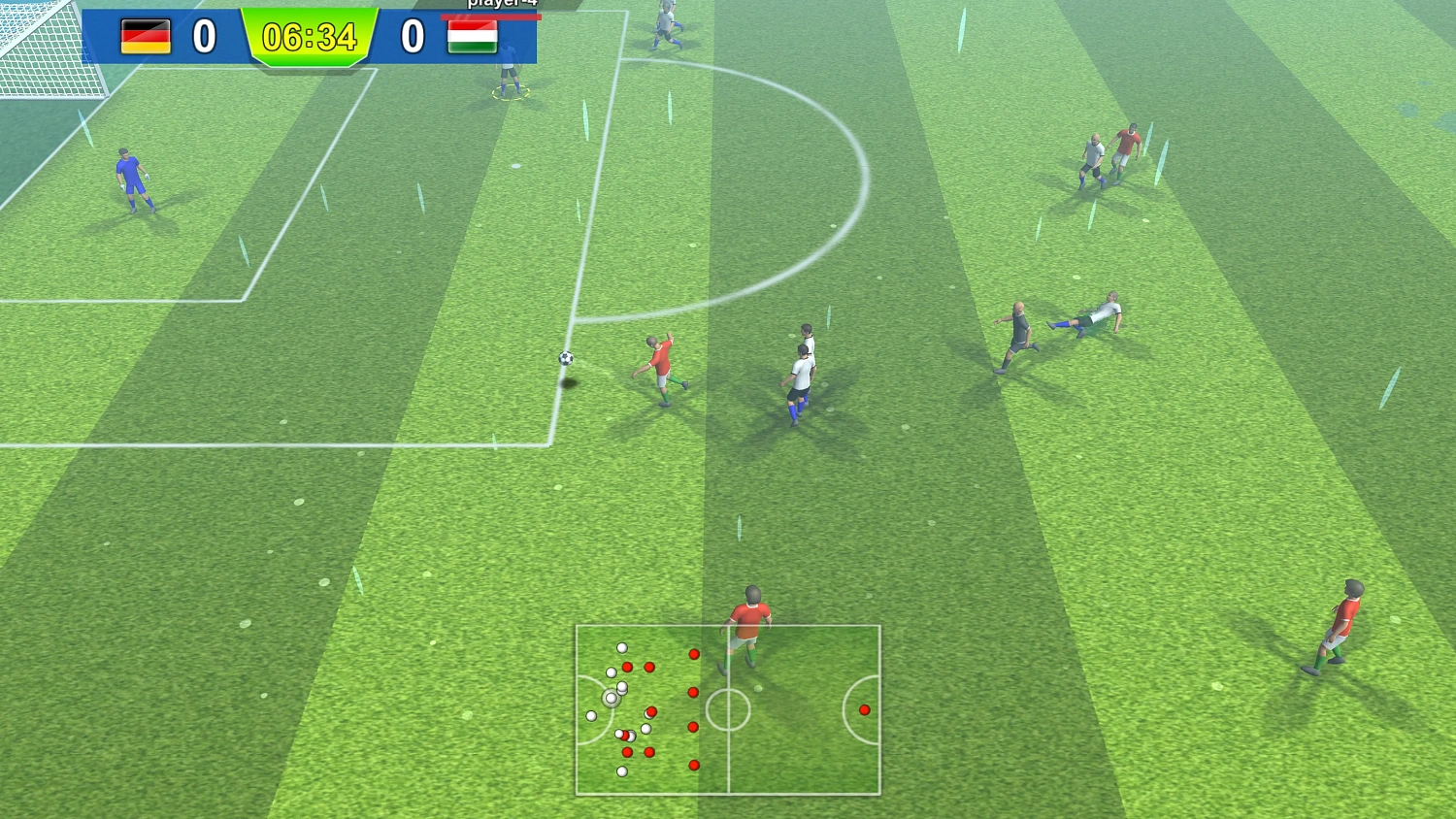Screen dimensions: 1456x819
Task: Click the white dot at the bottom of the minimap
Action: (622, 771)
